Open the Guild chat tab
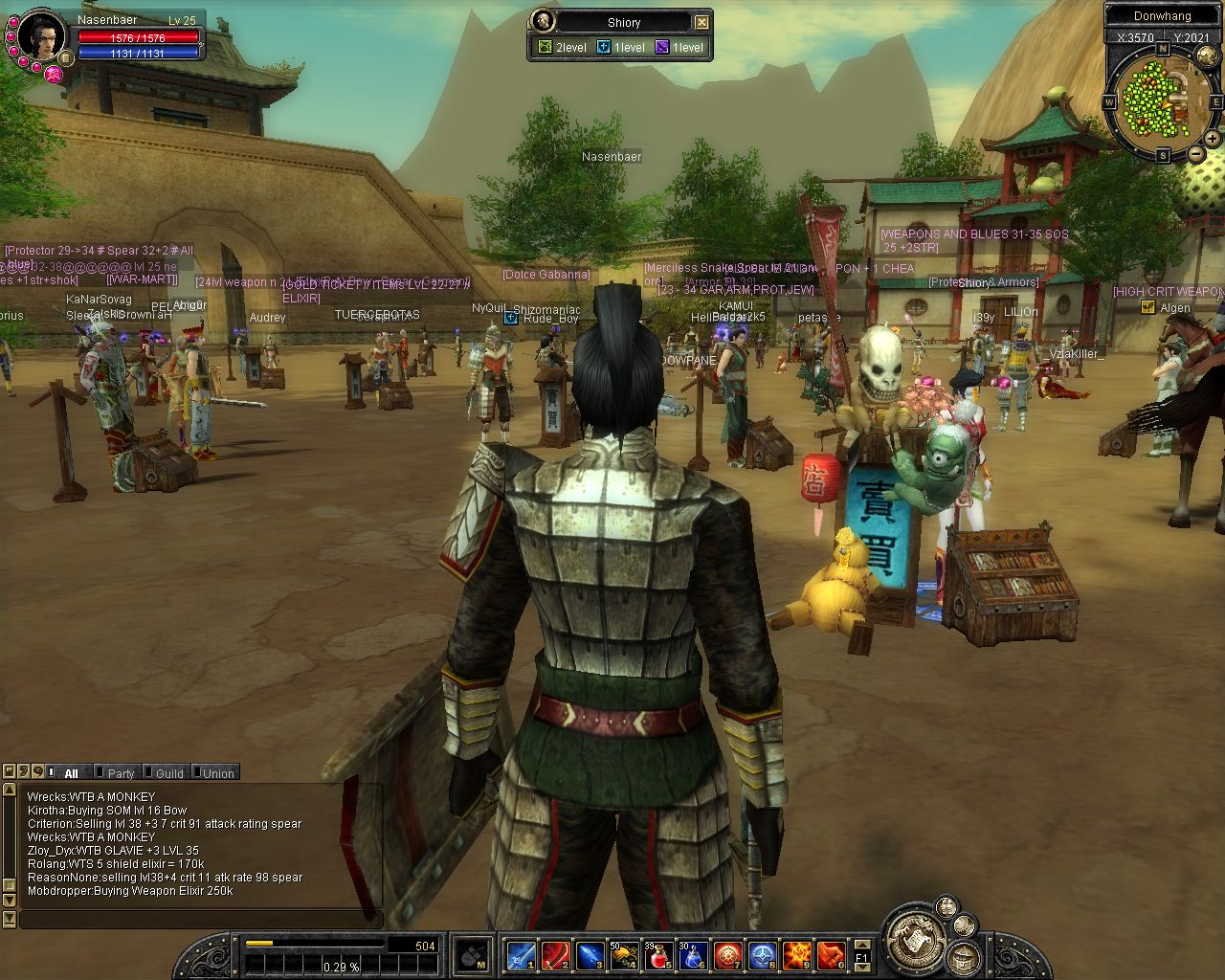 coord(169,773)
